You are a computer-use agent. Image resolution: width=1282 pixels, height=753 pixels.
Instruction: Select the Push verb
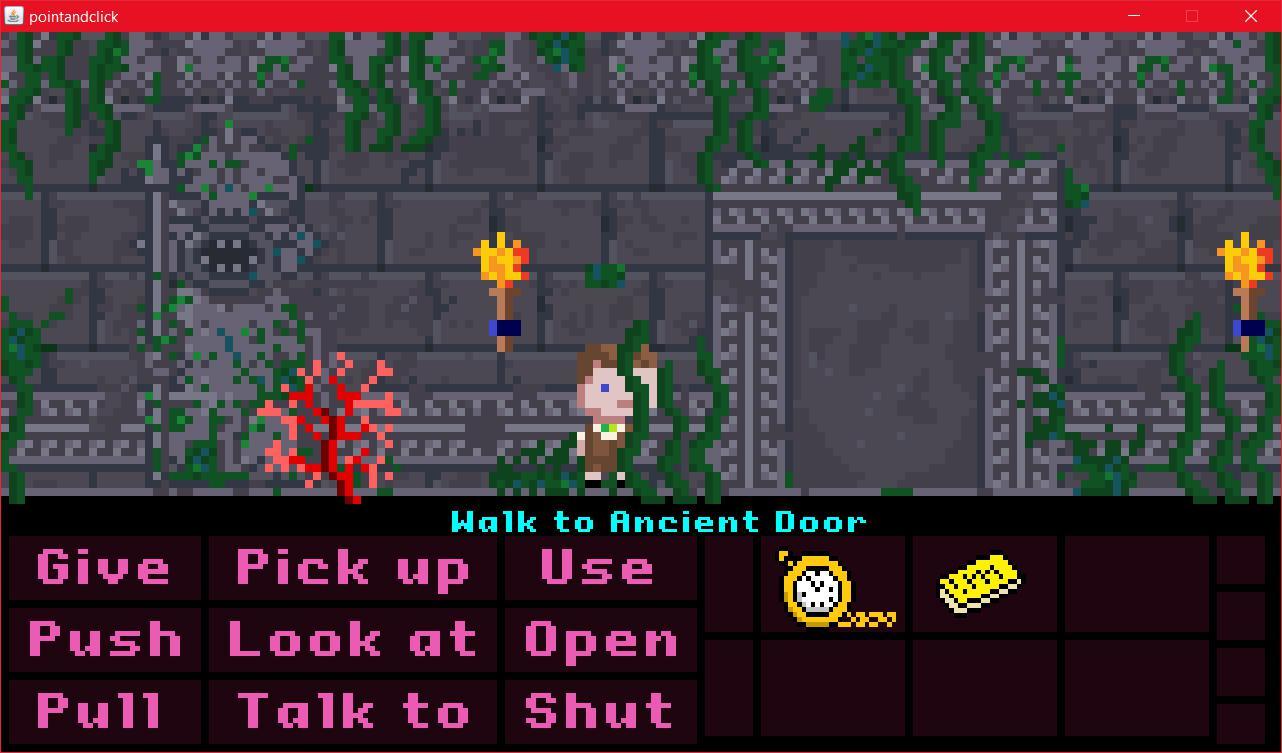pyautogui.click(x=104, y=640)
